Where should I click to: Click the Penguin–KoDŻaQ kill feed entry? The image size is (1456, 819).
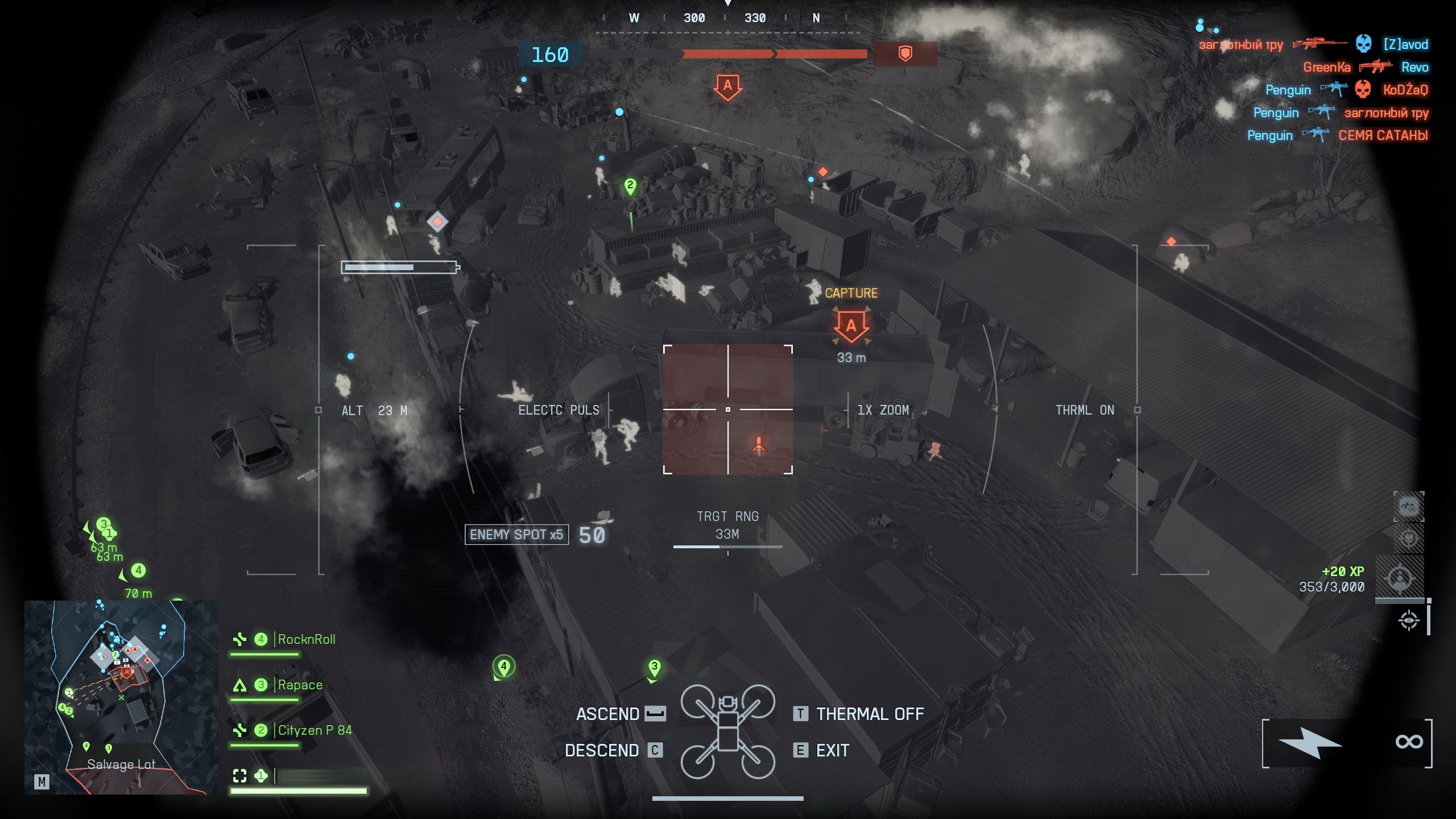click(x=1346, y=90)
